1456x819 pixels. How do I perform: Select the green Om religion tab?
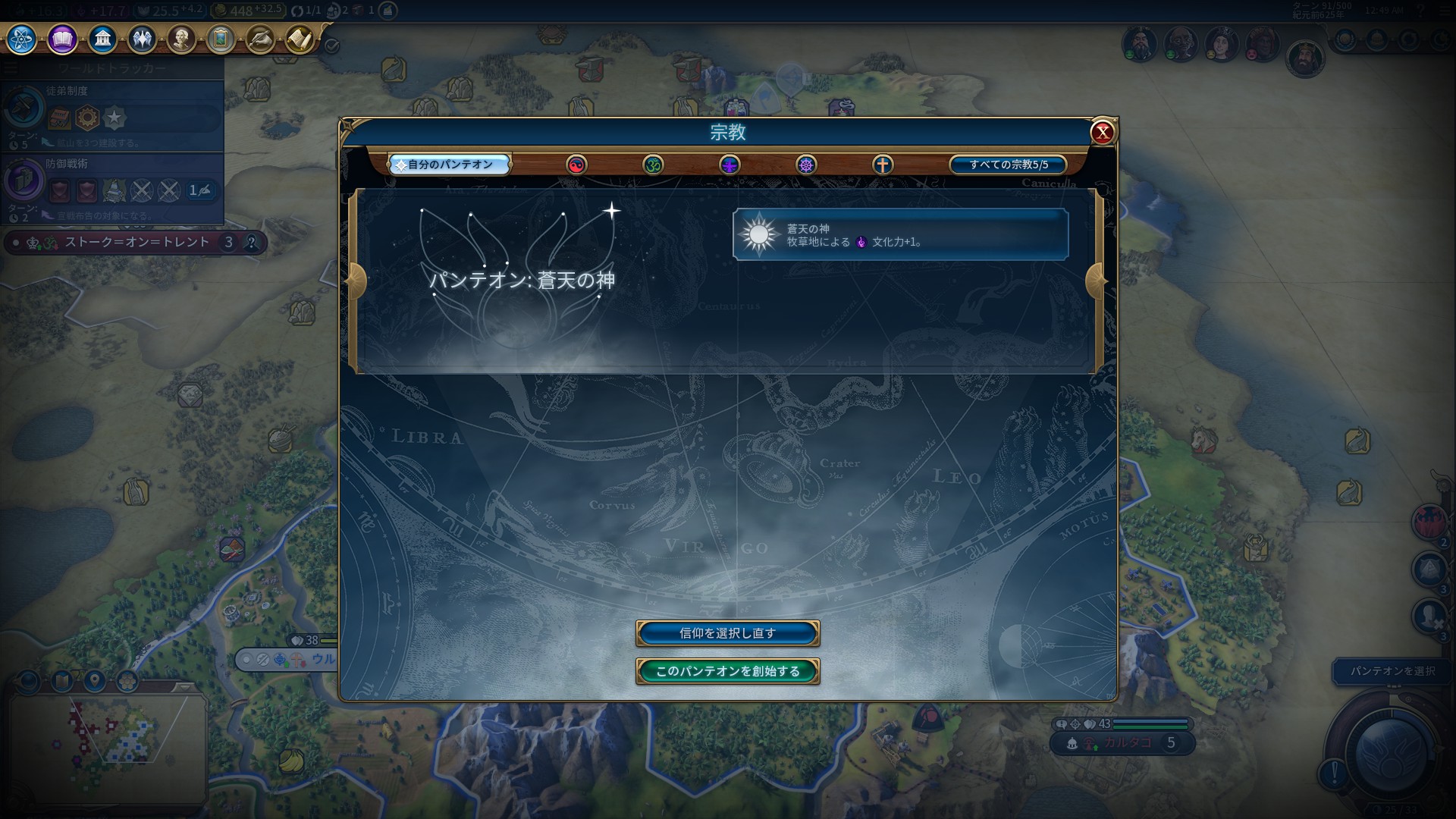tap(653, 165)
